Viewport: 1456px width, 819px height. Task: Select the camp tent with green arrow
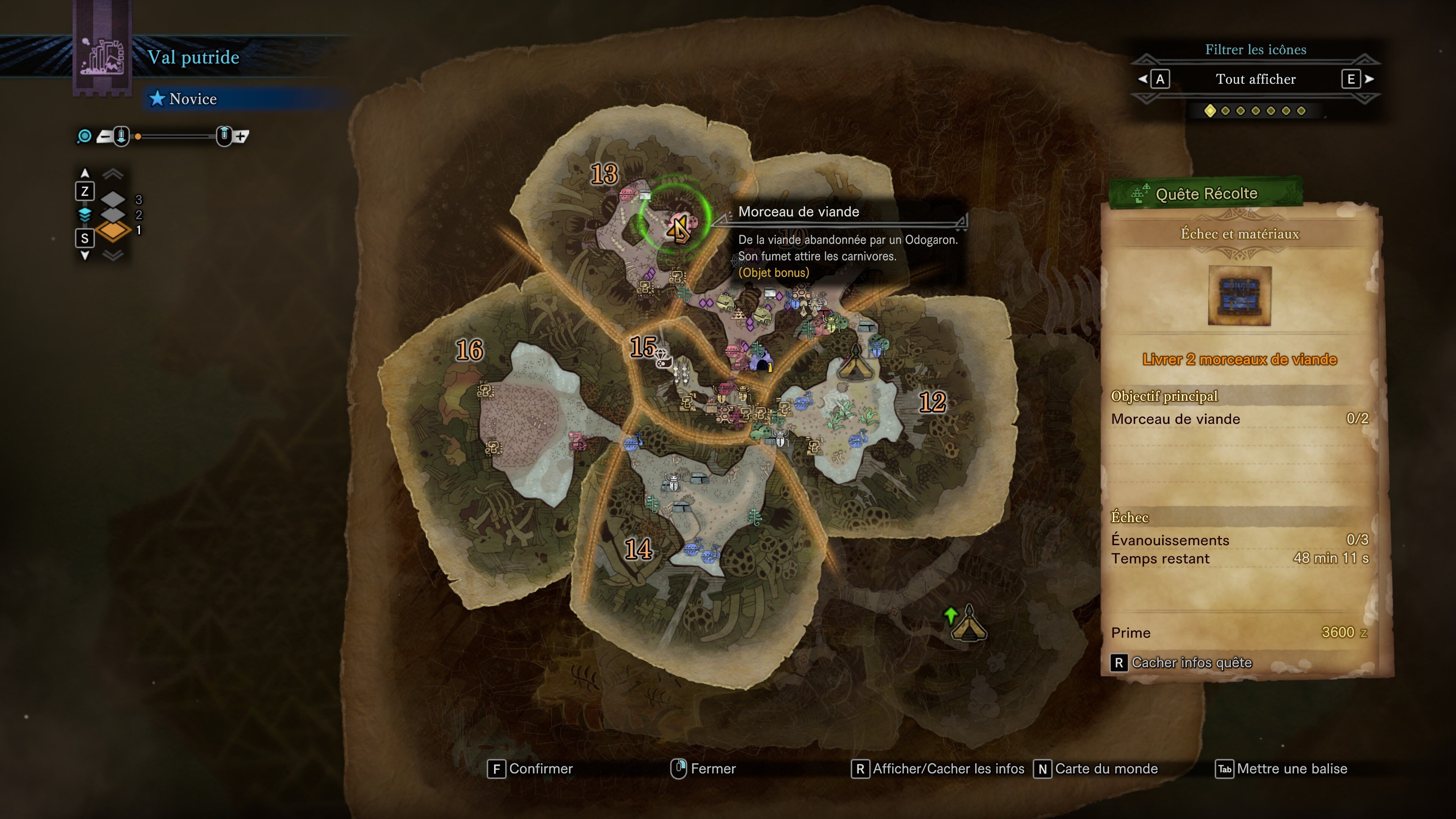(968, 623)
